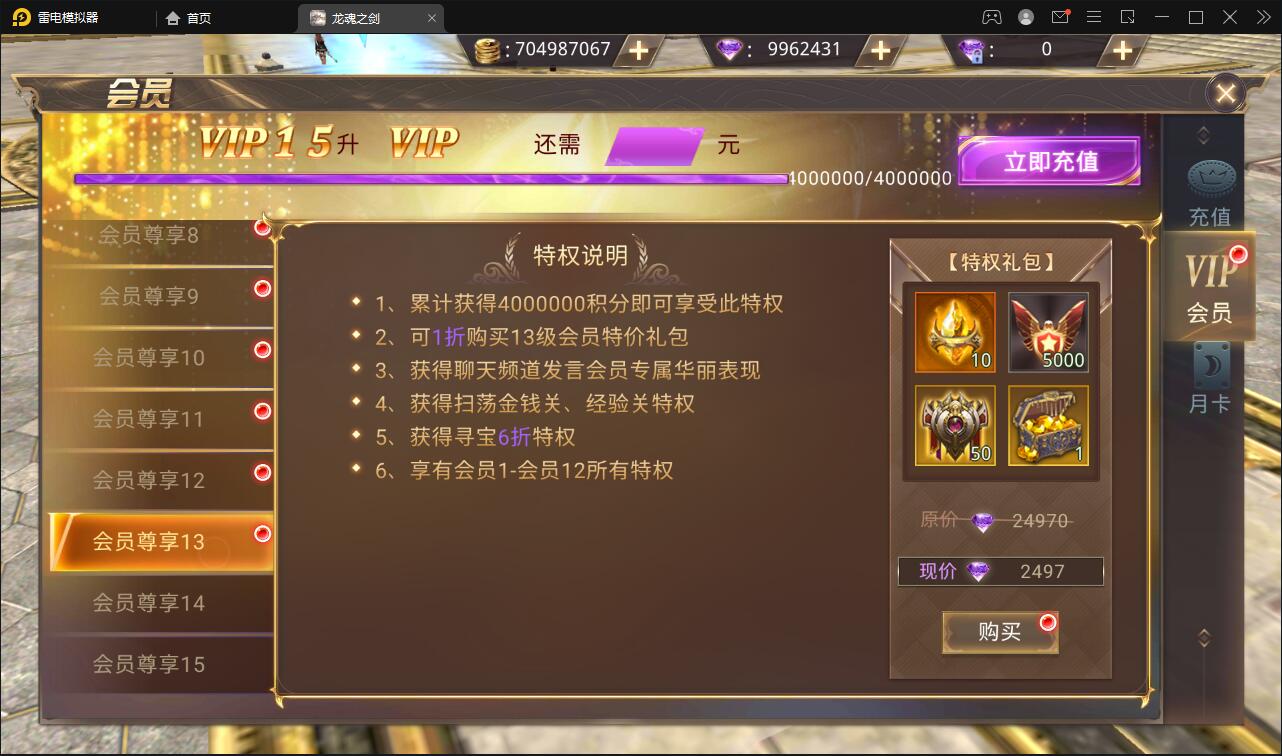Open the gamepad icon in the title bar
The height and width of the screenshot is (756, 1282).
tap(990, 16)
